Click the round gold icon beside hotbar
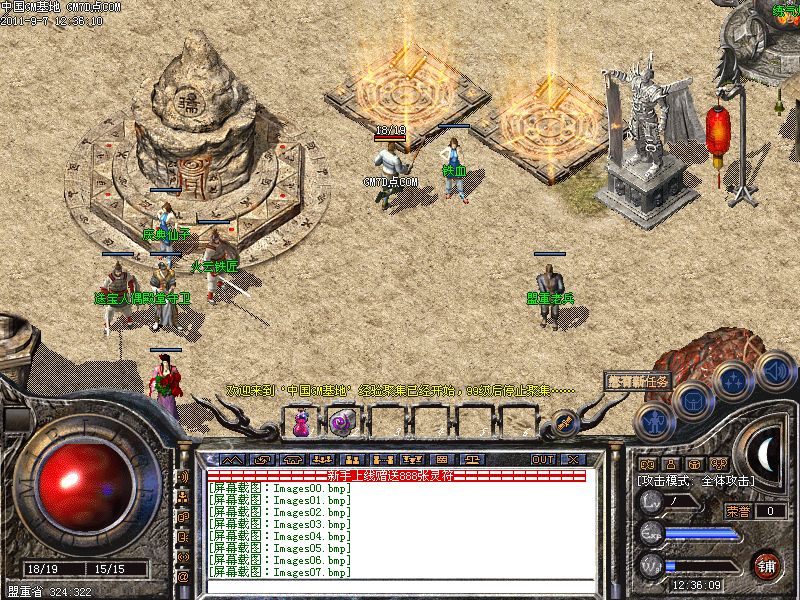Screen dimensions: 800x600 point(565,422)
